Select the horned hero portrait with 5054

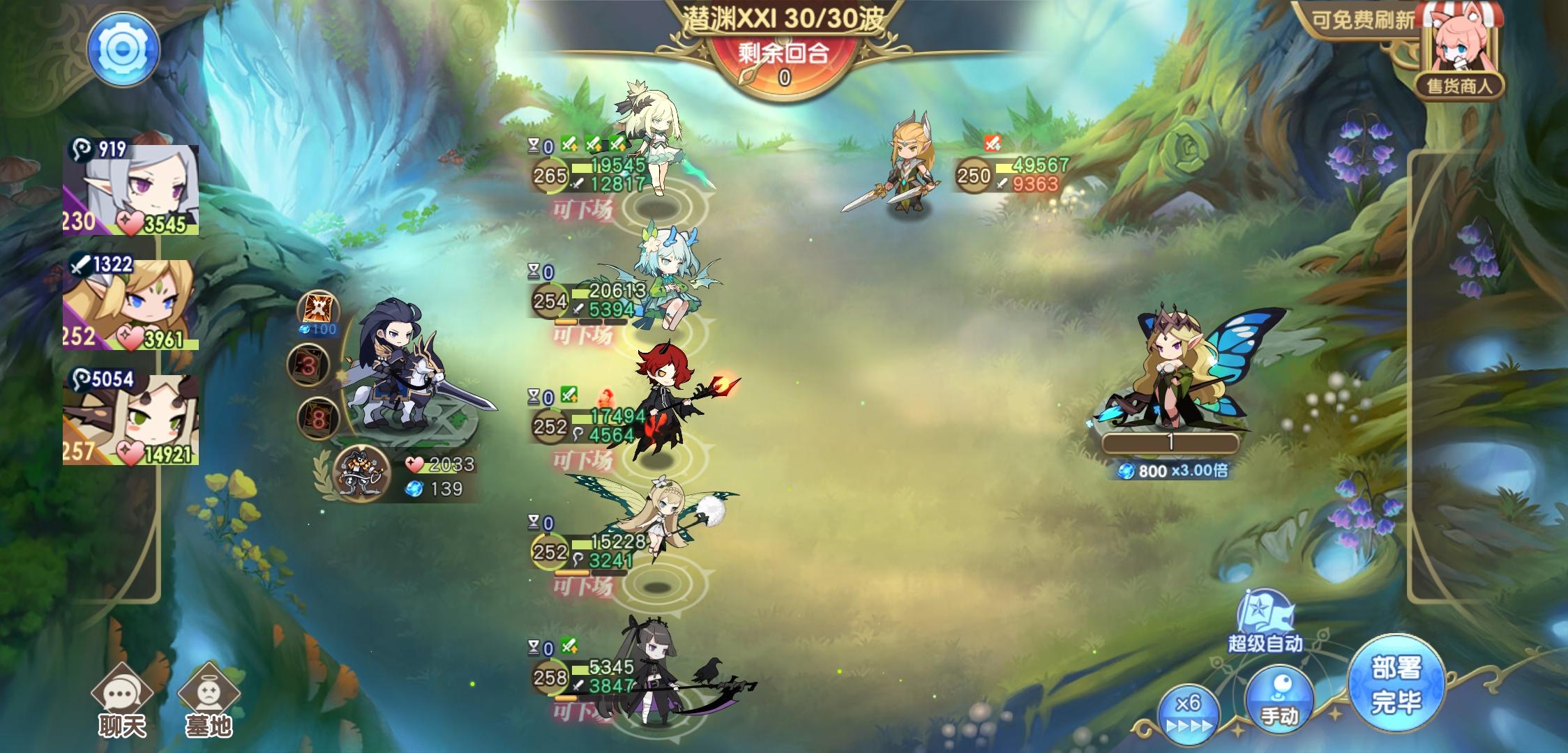(x=131, y=420)
